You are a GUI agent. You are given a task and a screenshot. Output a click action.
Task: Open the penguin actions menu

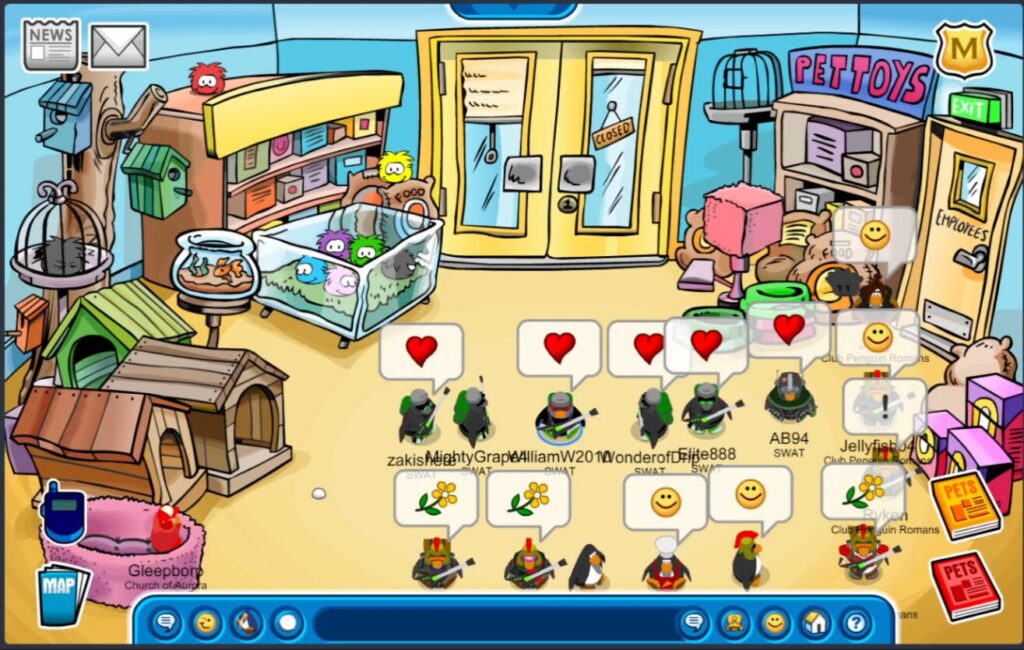point(247,624)
